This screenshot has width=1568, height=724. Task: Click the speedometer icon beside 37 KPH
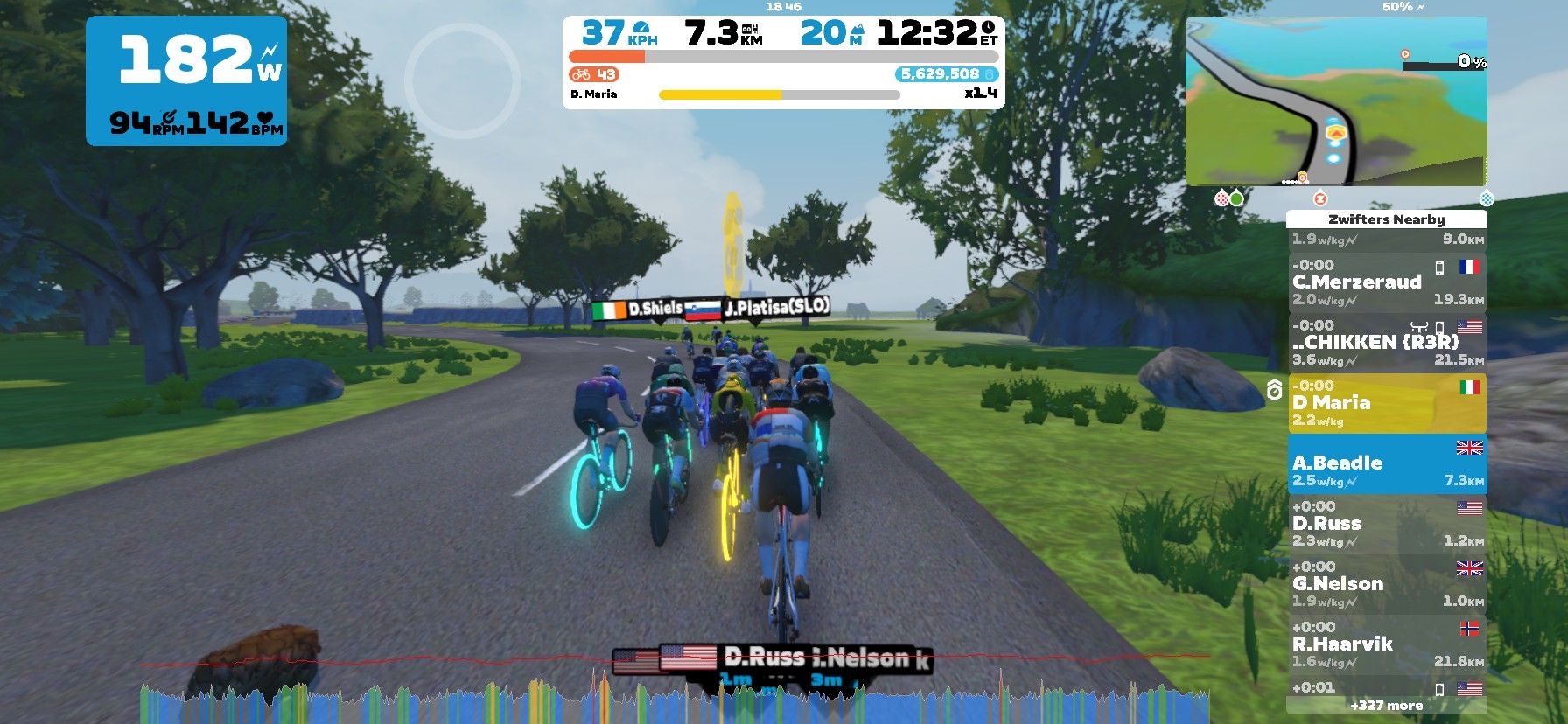coord(641,29)
